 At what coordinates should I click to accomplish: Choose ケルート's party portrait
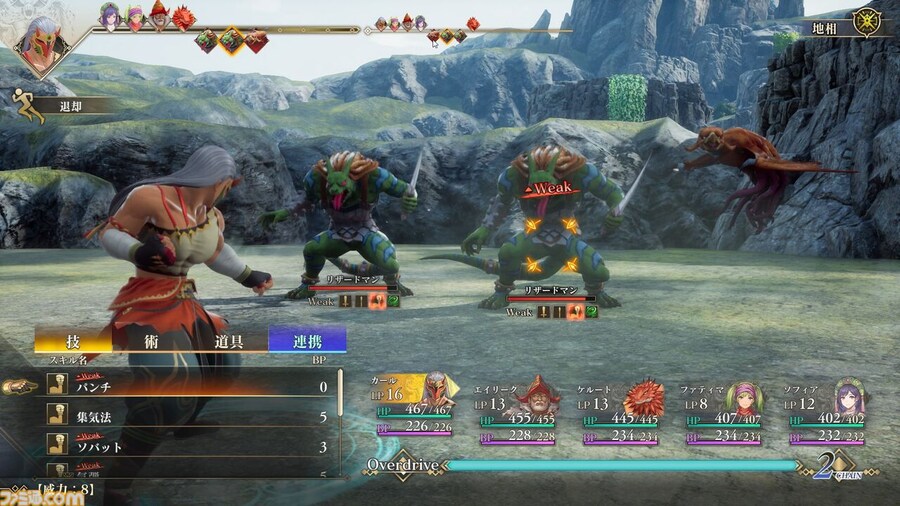[x=643, y=396]
